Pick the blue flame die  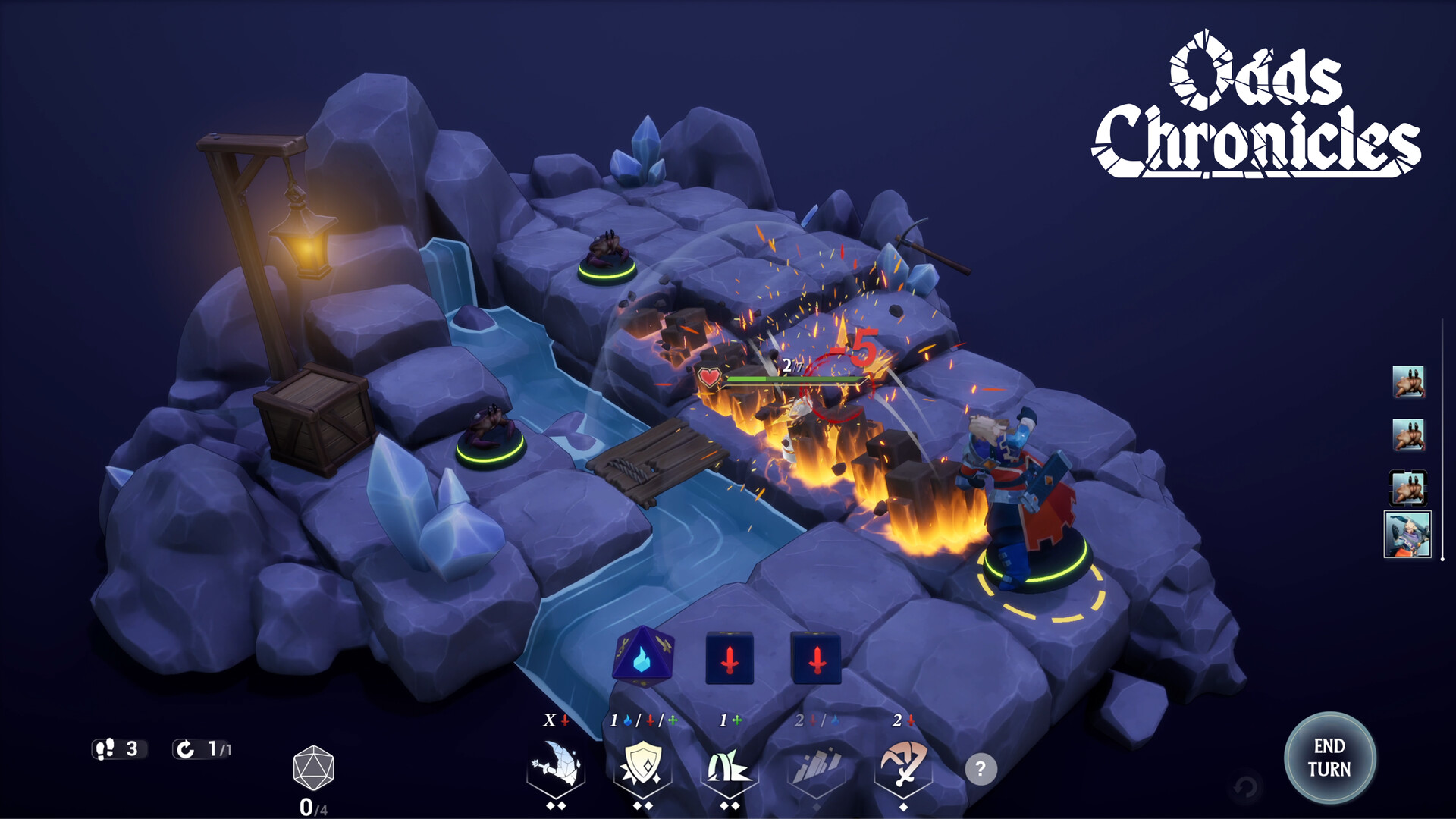click(x=642, y=657)
